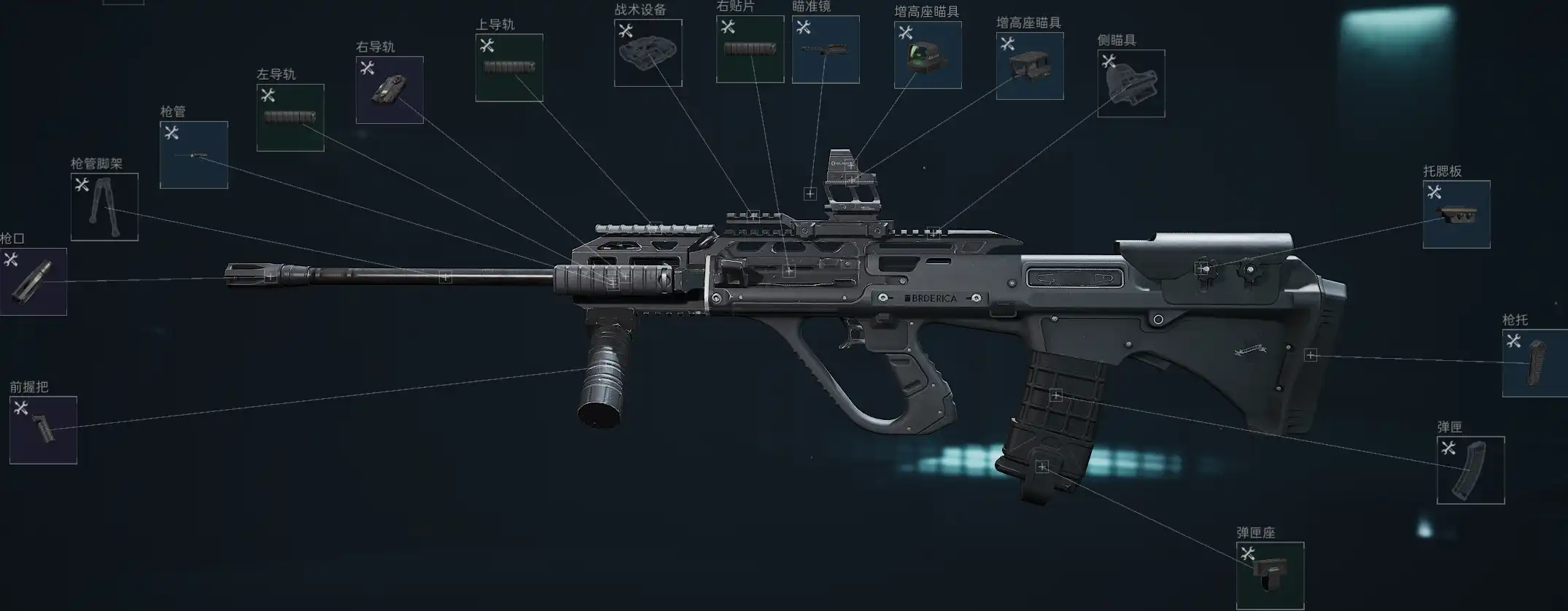This screenshot has width=1568, height=611.
Task: Open the 右导轨 right rail slot
Action: [389, 90]
